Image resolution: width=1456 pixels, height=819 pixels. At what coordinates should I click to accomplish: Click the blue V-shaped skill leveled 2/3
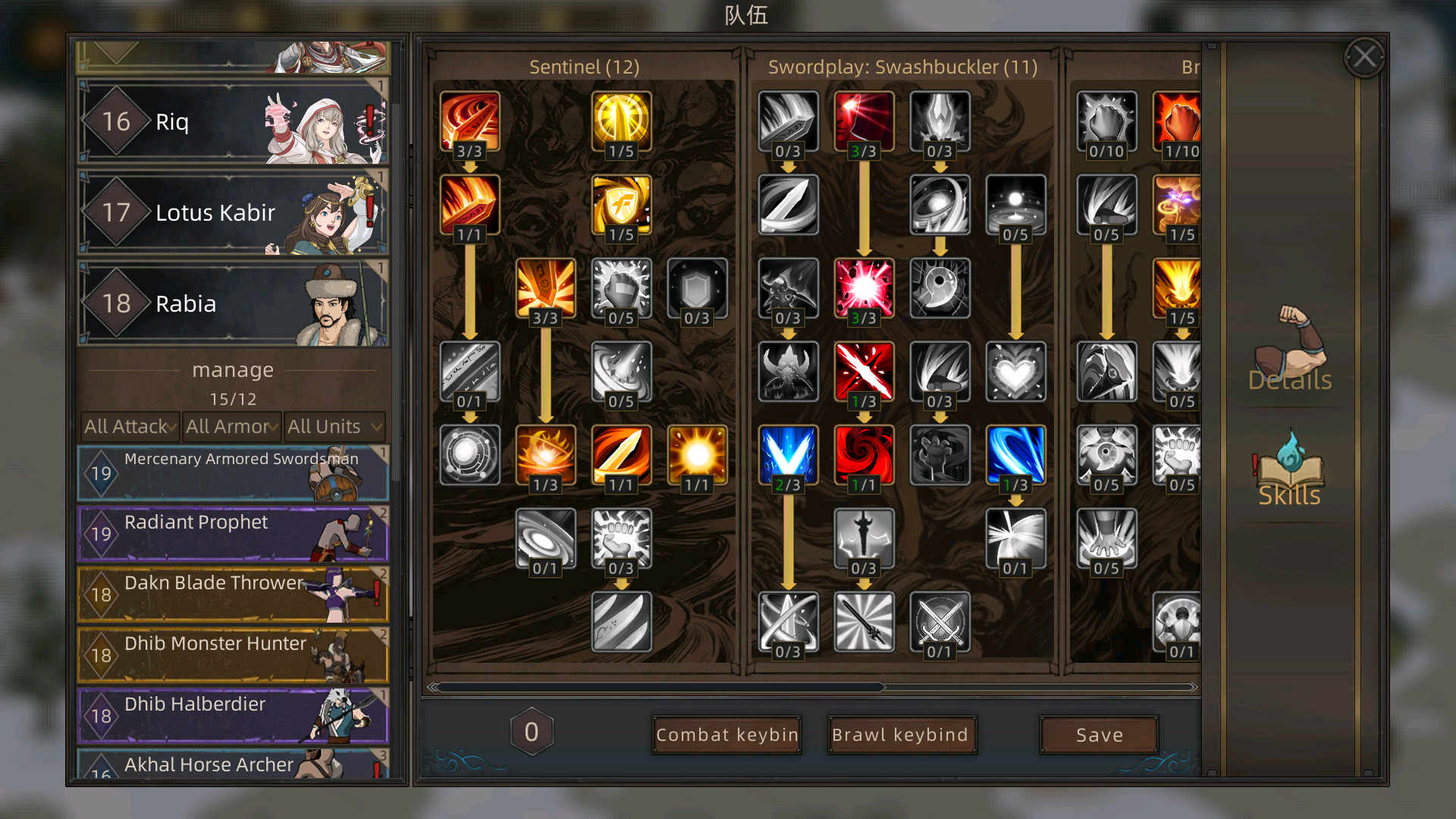pos(787,455)
